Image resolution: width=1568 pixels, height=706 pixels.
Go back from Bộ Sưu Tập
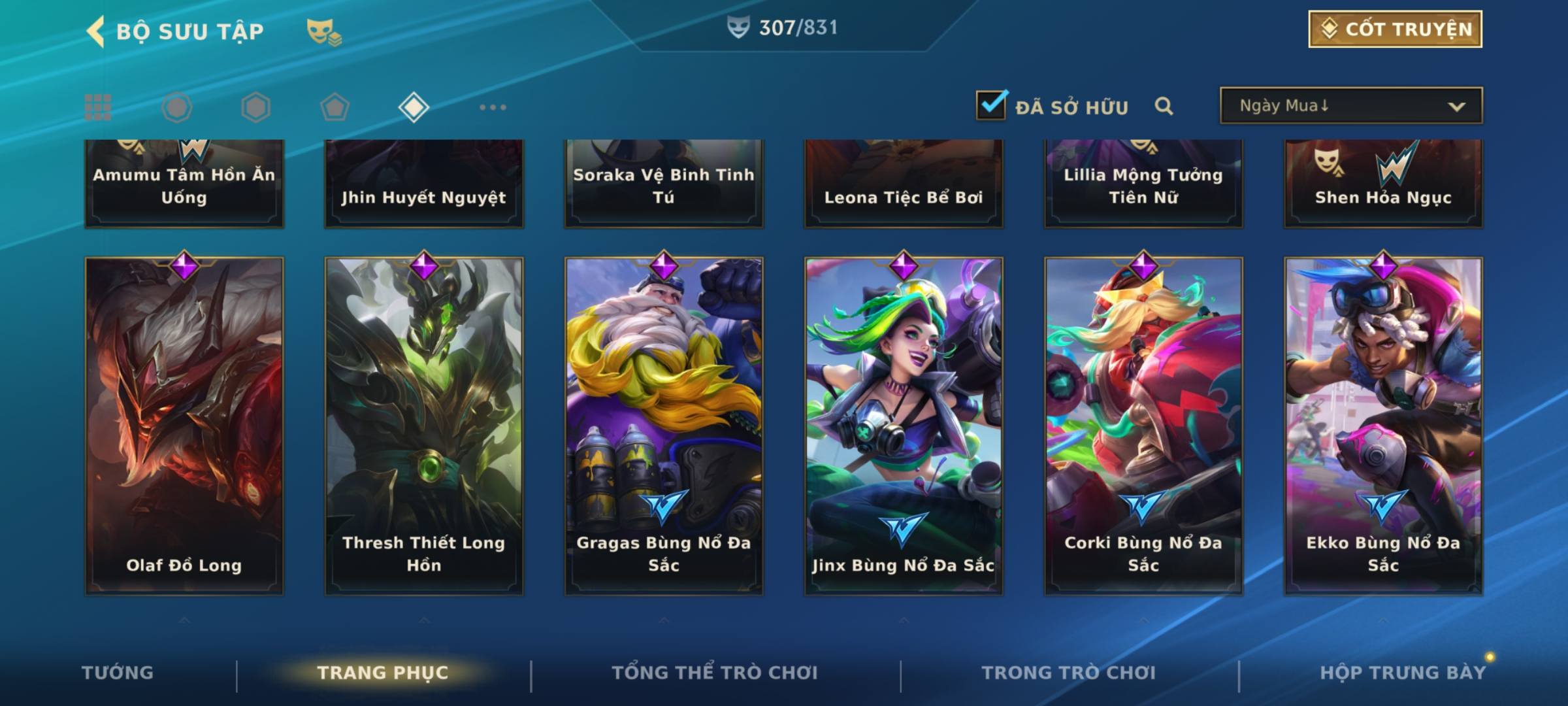click(96, 31)
